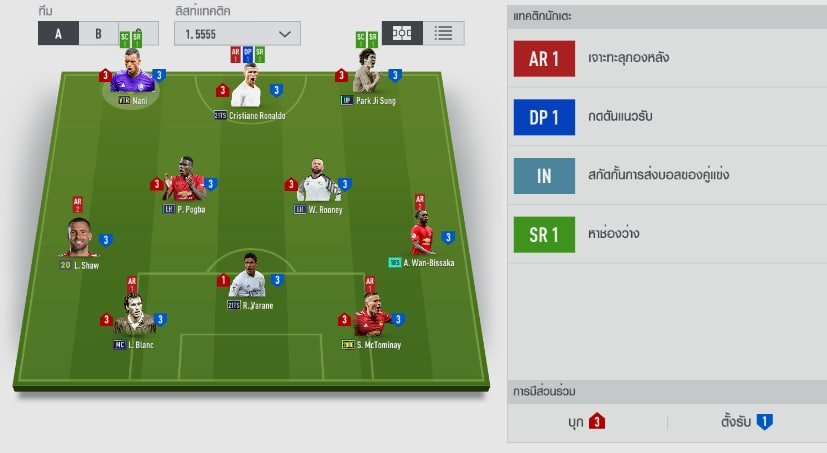
Task: Choose the red AR 1 tactic row
Action: click(x=667, y=59)
